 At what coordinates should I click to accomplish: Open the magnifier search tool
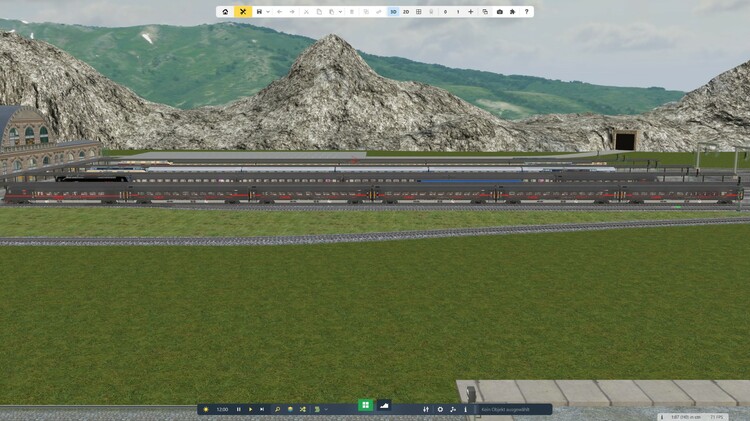pos(277,409)
